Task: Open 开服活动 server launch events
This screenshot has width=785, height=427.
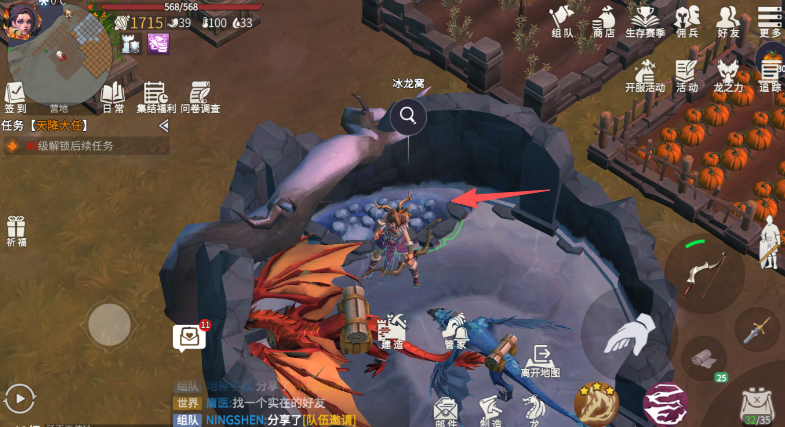Action: [x=645, y=75]
